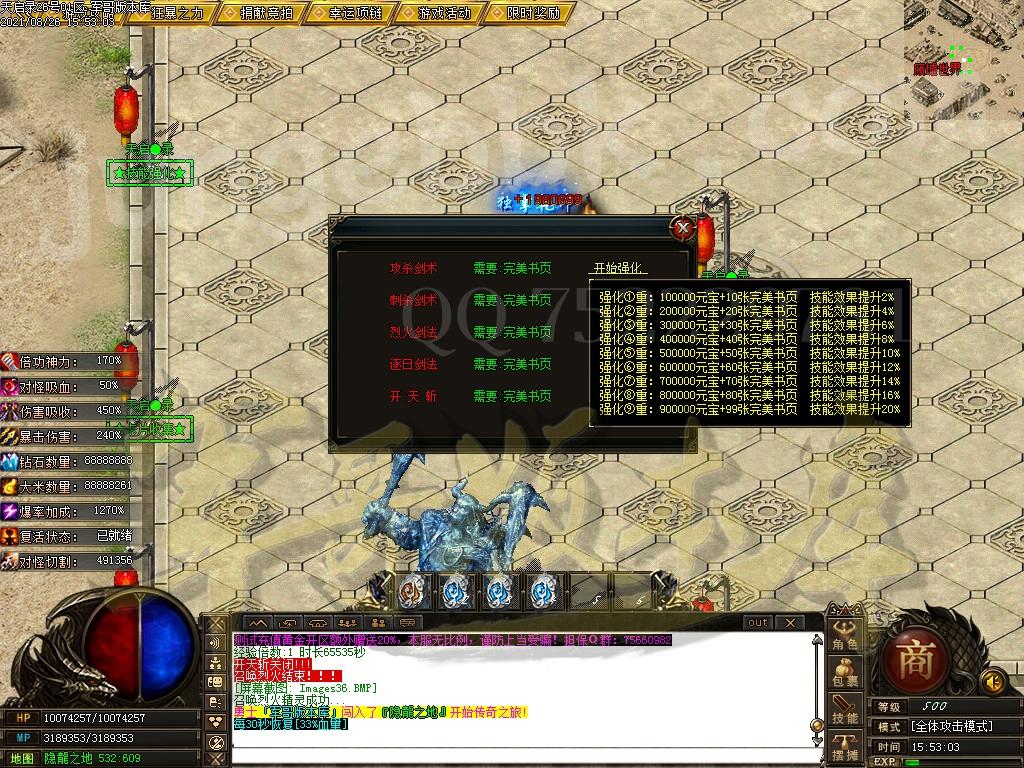Click the 开始强化 start enhancement link
This screenshot has height=768, width=1024.
pos(620,268)
